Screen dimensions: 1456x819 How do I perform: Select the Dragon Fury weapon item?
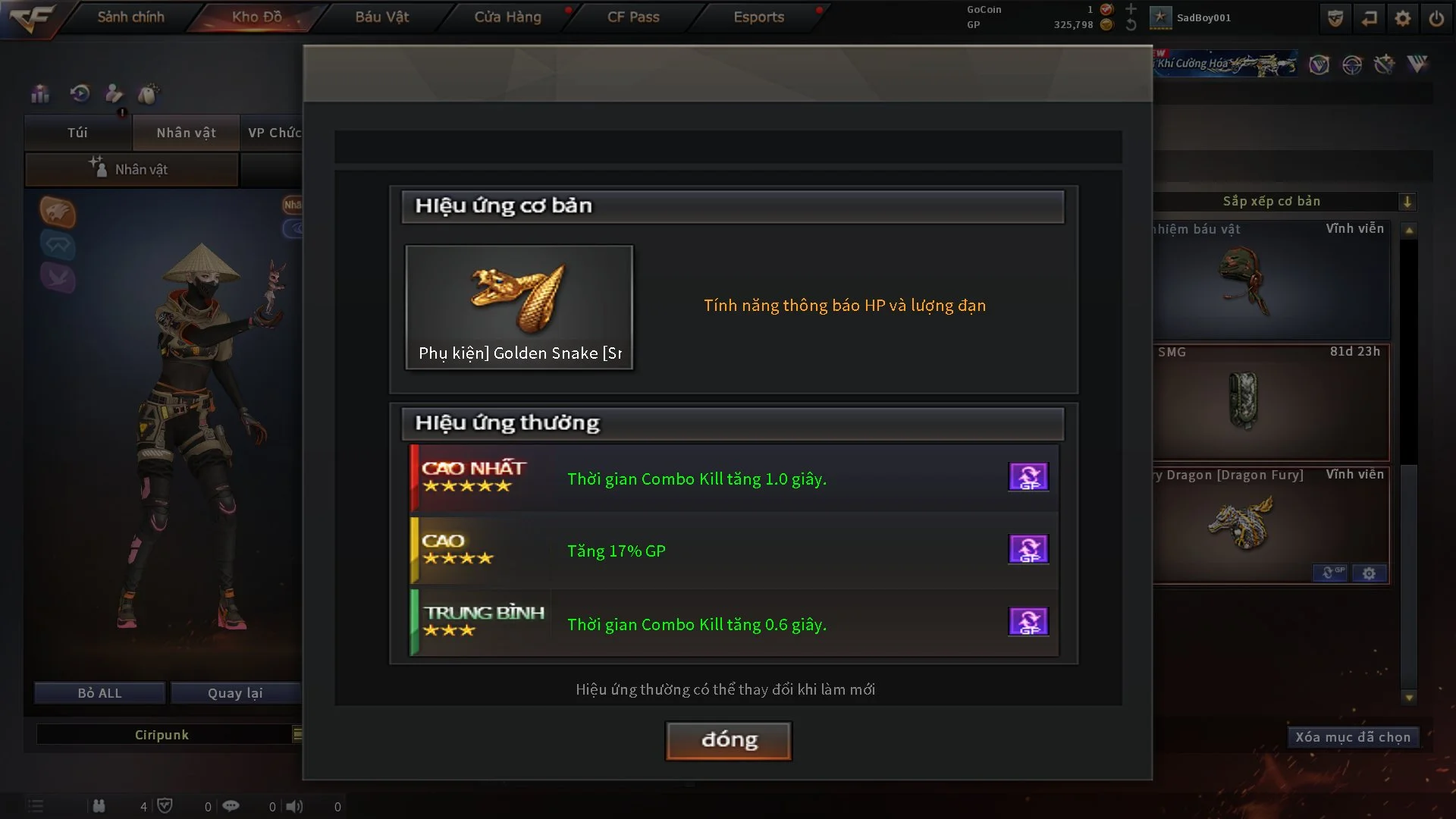coord(1244,523)
